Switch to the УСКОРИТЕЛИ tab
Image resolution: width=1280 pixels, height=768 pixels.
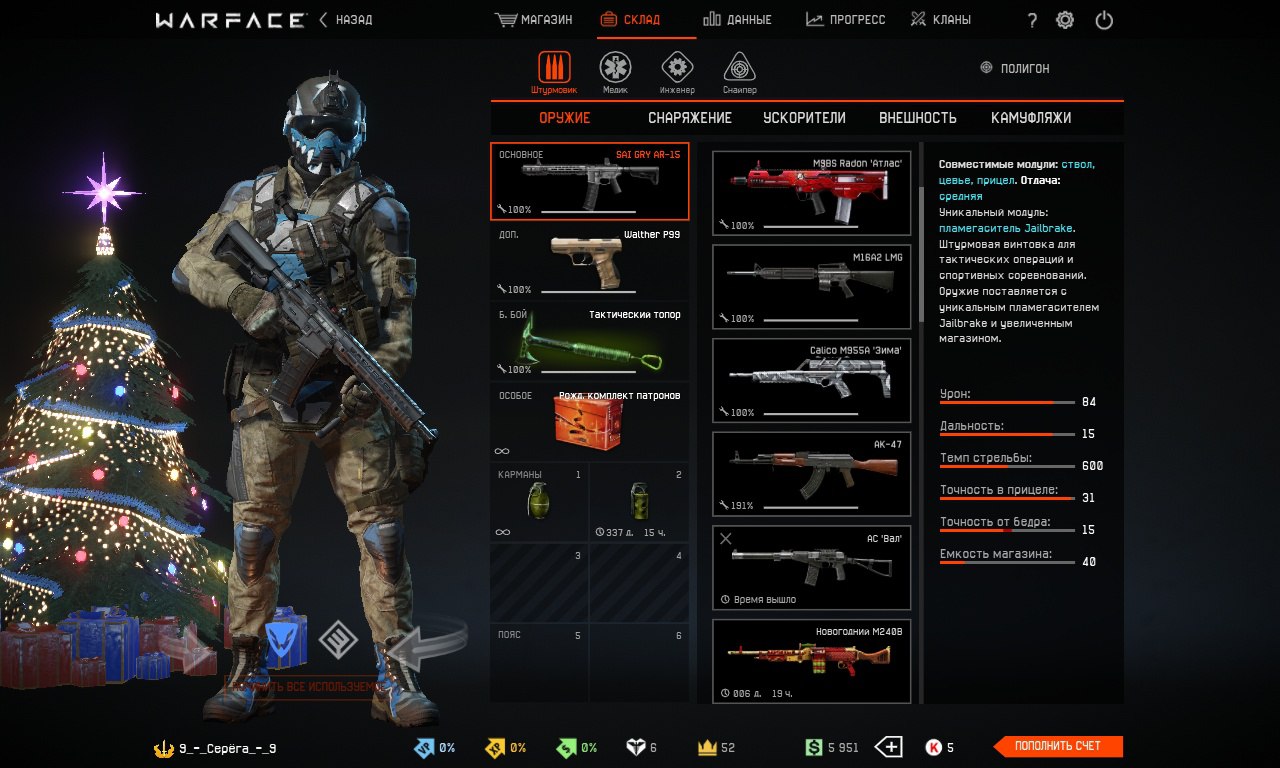pyautogui.click(x=804, y=118)
